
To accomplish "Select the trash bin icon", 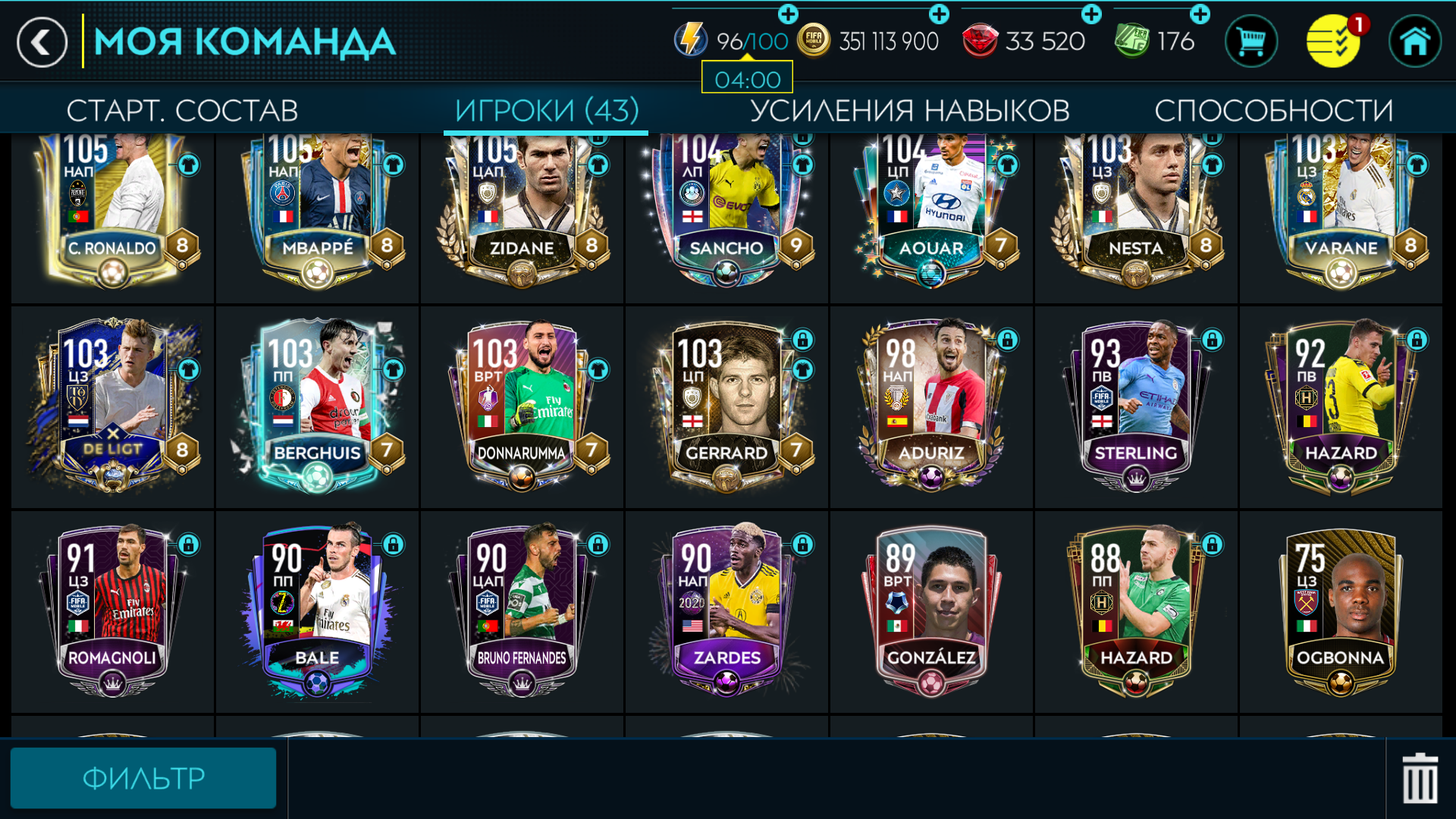I will click(1420, 777).
